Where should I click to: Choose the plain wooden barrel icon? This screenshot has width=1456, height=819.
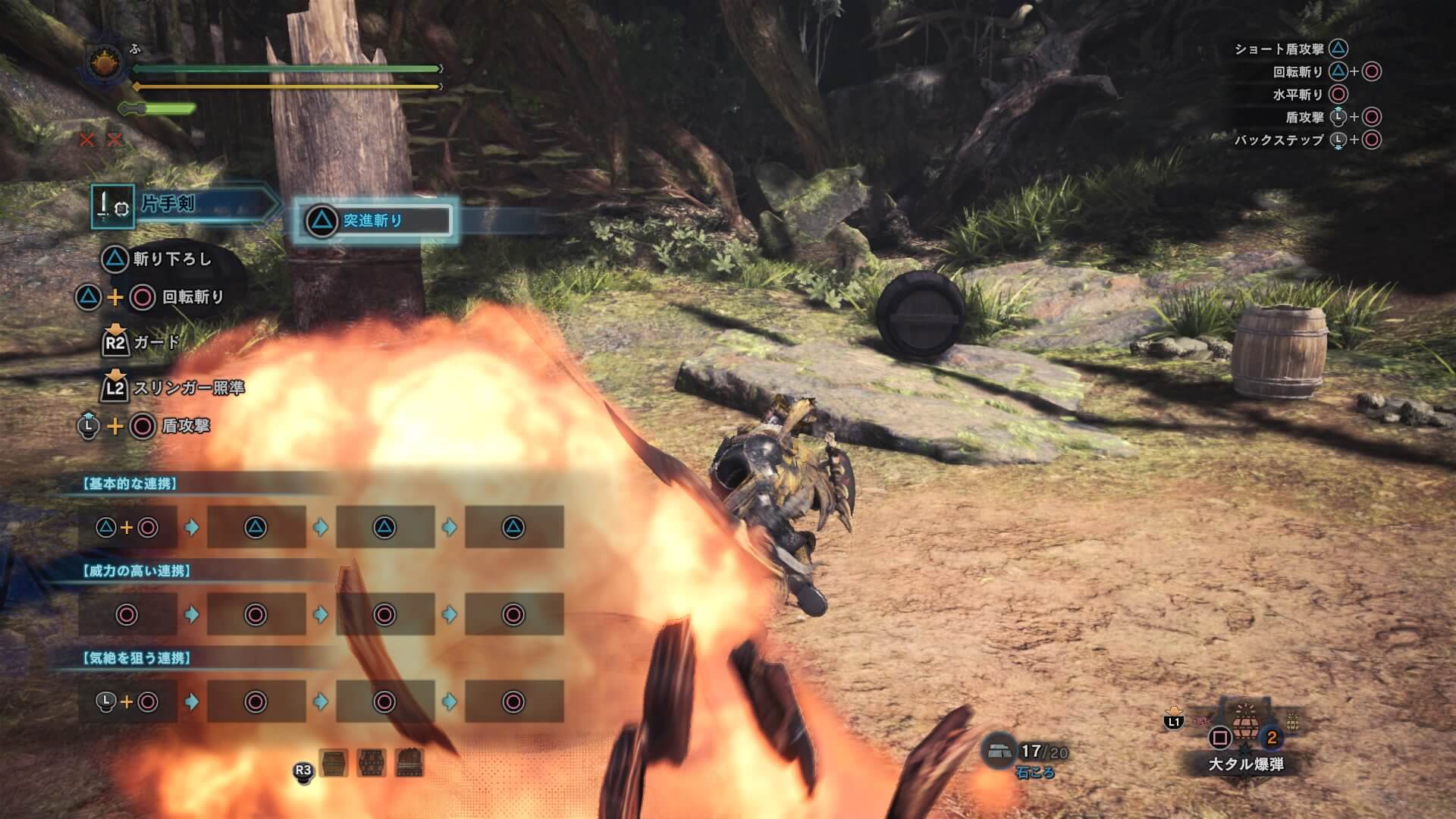click(x=334, y=763)
